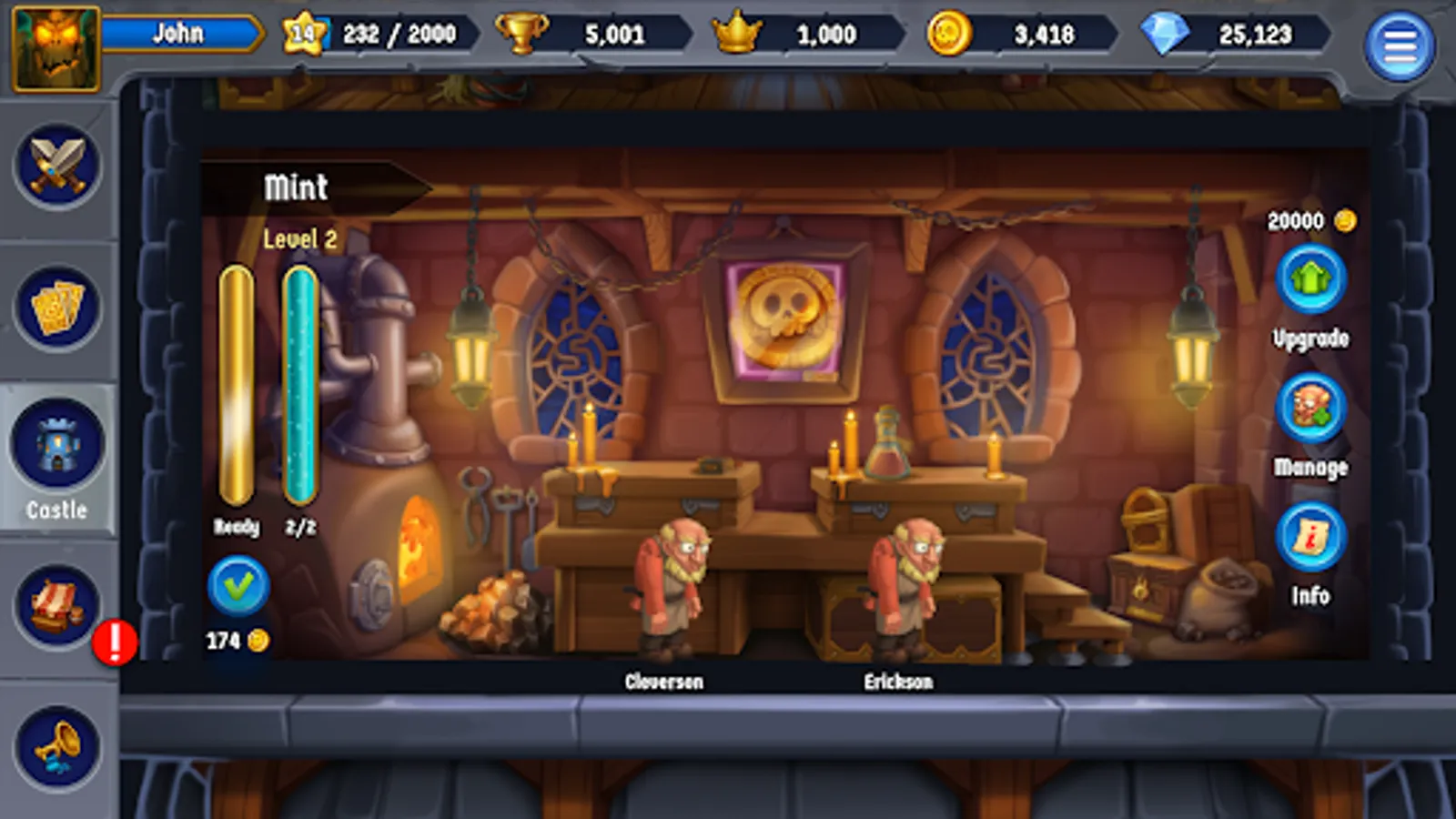Screen dimensions: 1456x819
Task: Click the trophy counter showing 5,001
Action: coord(582,35)
